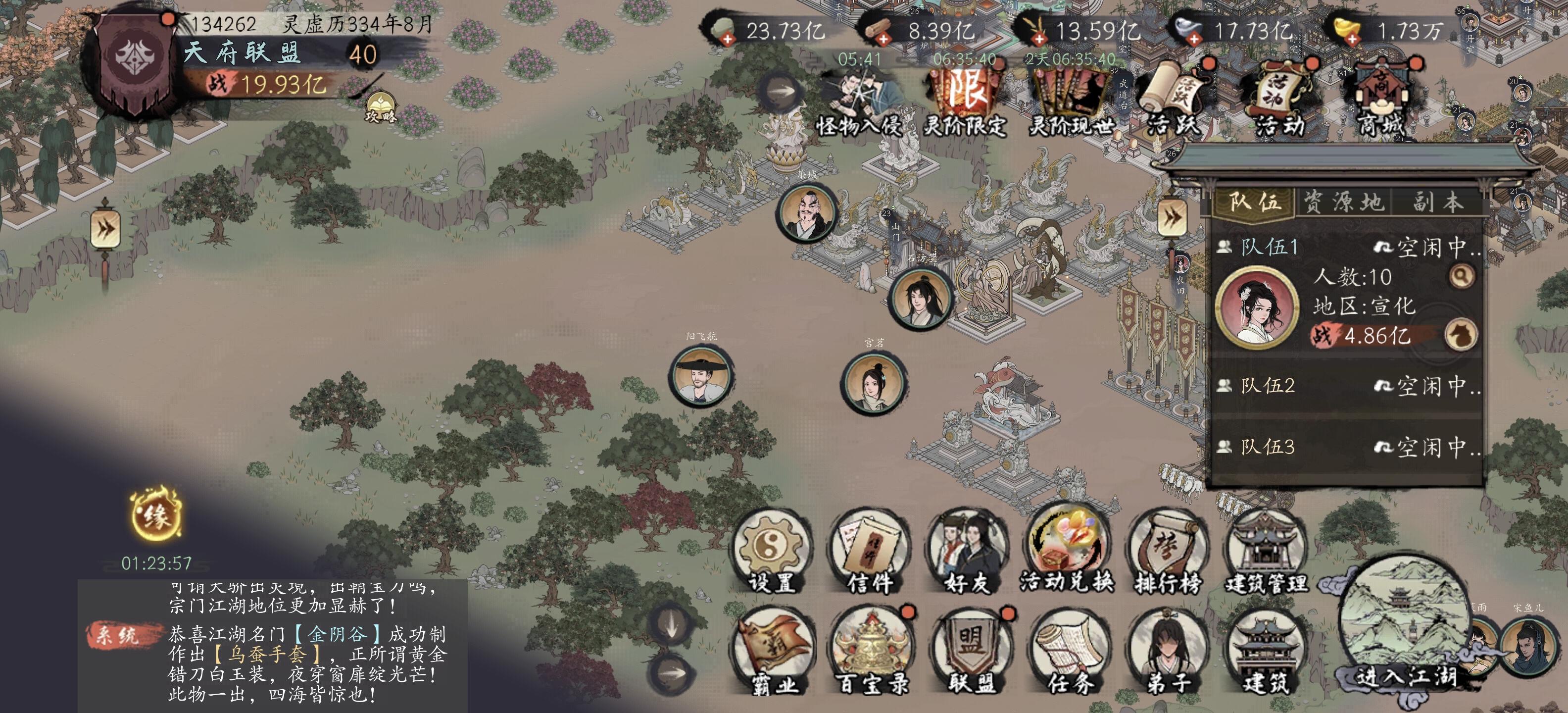Switch to the 副本 dungeon tab
The width and height of the screenshot is (1568, 713).
(1437, 202)
